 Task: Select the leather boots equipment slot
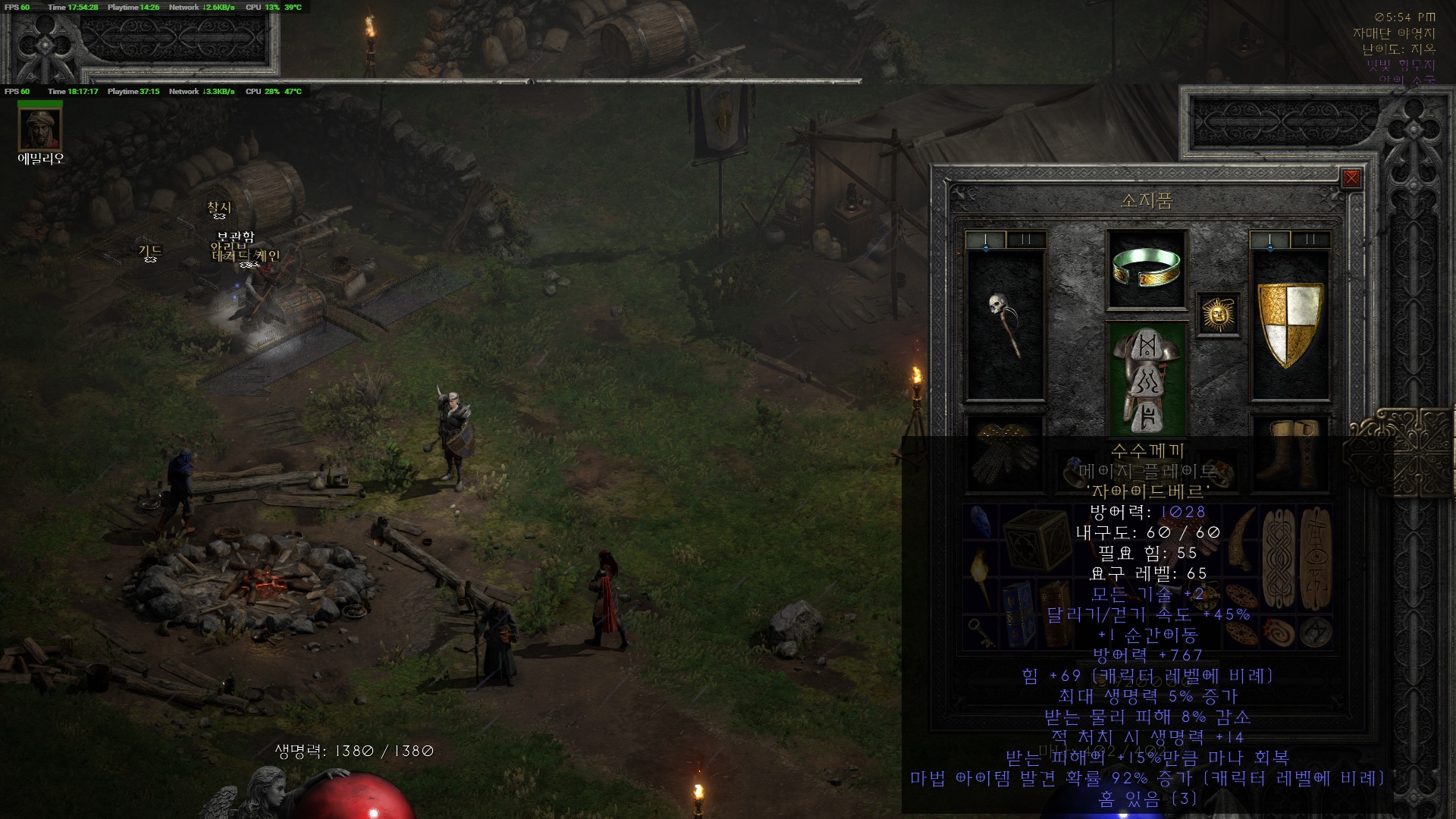coord(1290,453)
